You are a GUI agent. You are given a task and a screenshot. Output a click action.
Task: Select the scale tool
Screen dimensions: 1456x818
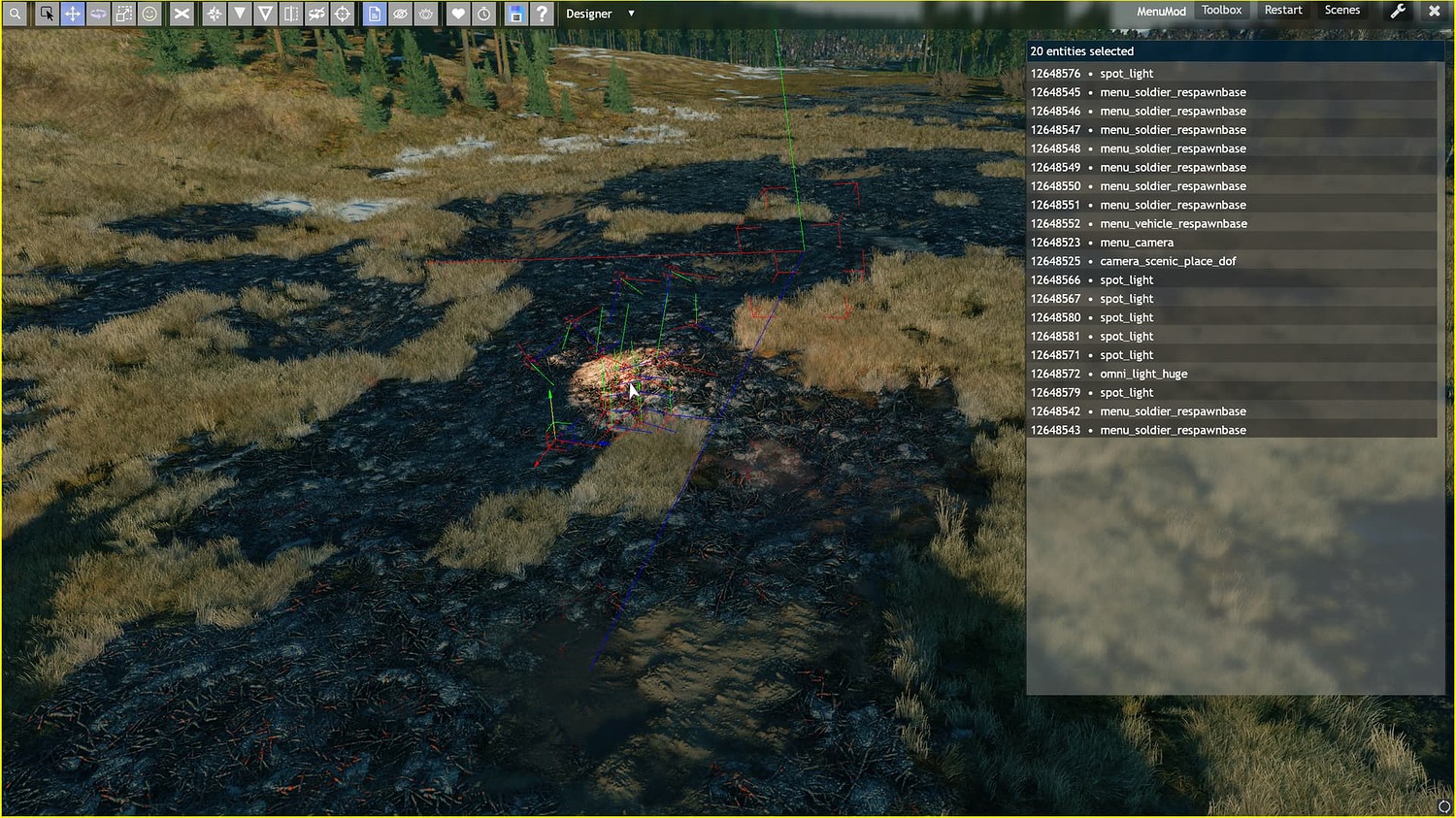[x=124, y=14]
